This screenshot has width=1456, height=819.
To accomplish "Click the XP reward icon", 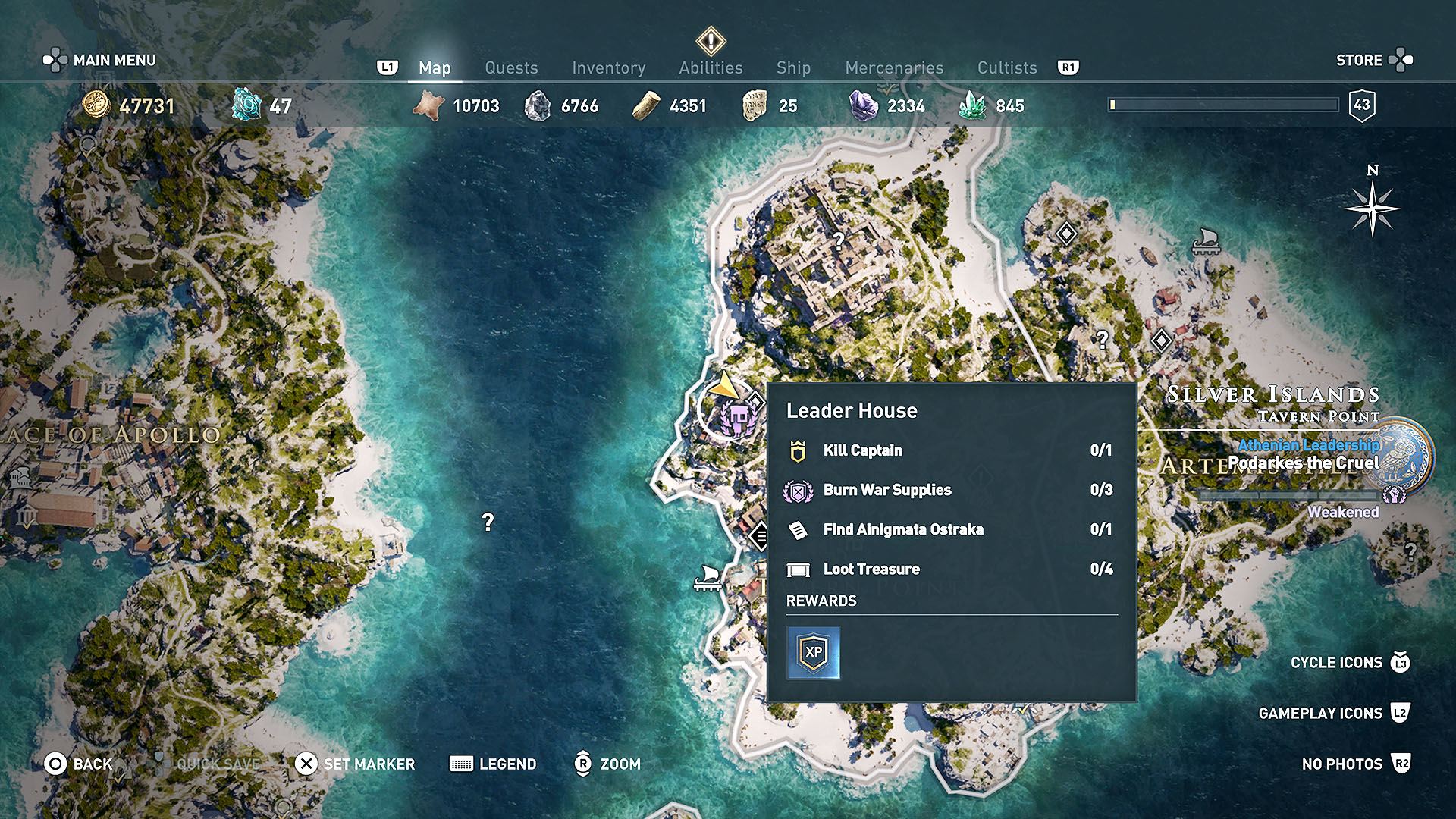I will pos(813,652).
